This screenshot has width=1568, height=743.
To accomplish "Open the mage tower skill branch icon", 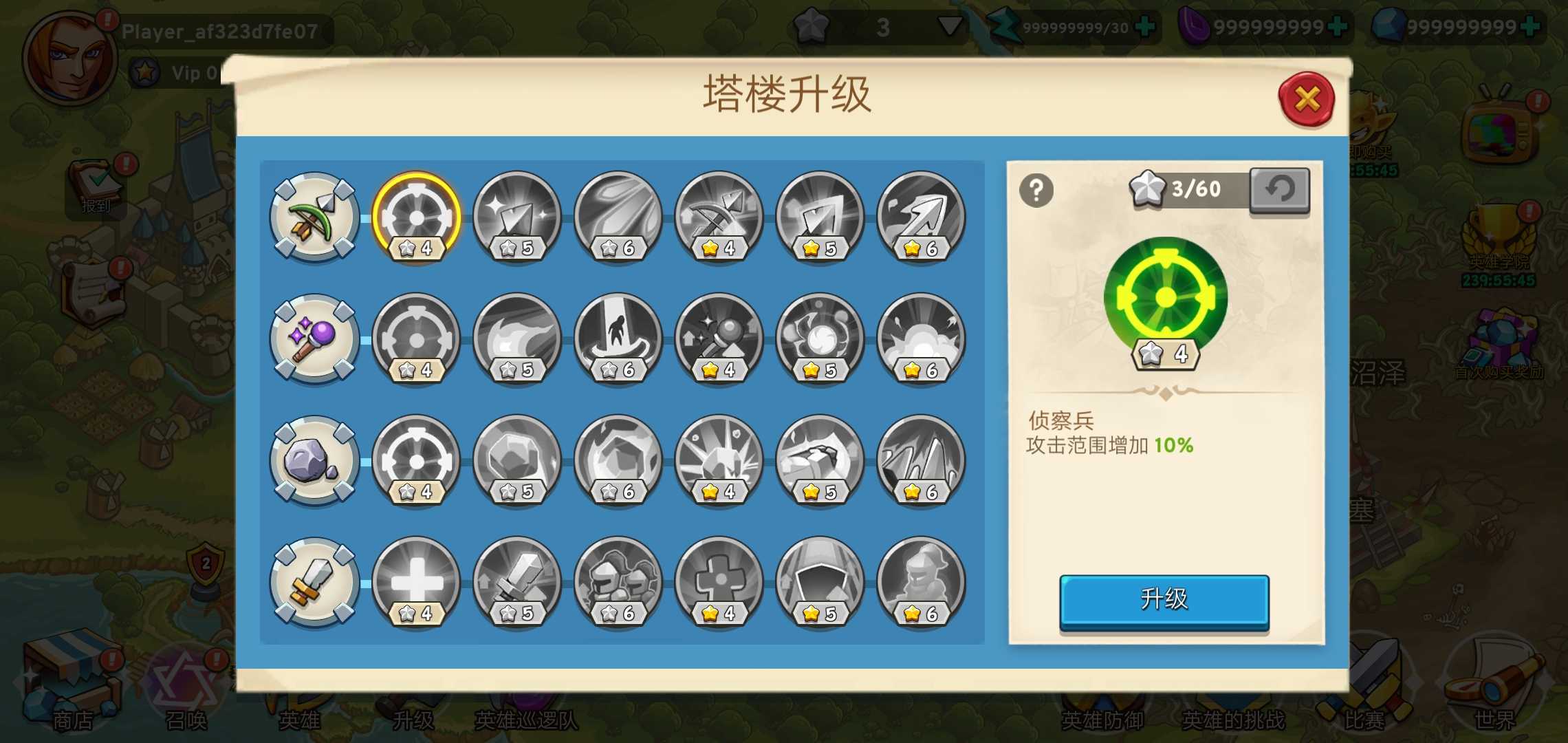I will [x=314, y=338].
